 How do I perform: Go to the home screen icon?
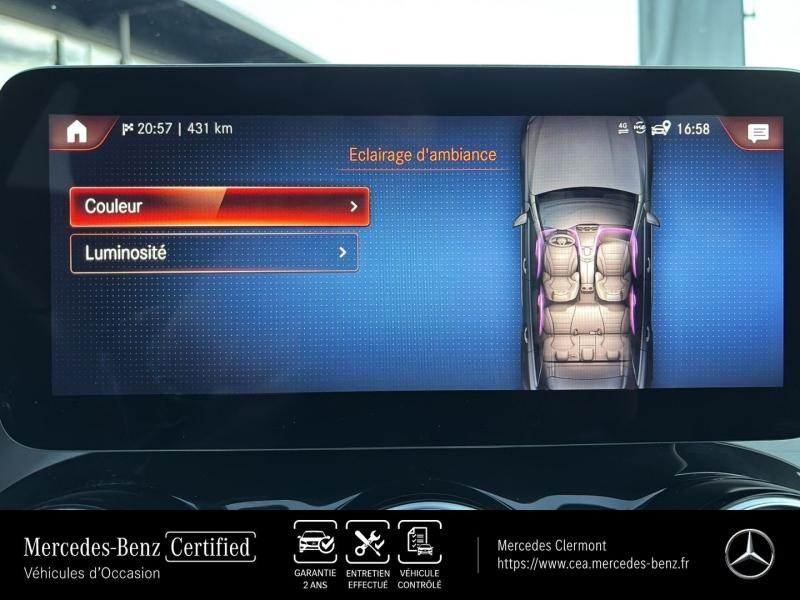pyautogui.click(x=77, y=131)
